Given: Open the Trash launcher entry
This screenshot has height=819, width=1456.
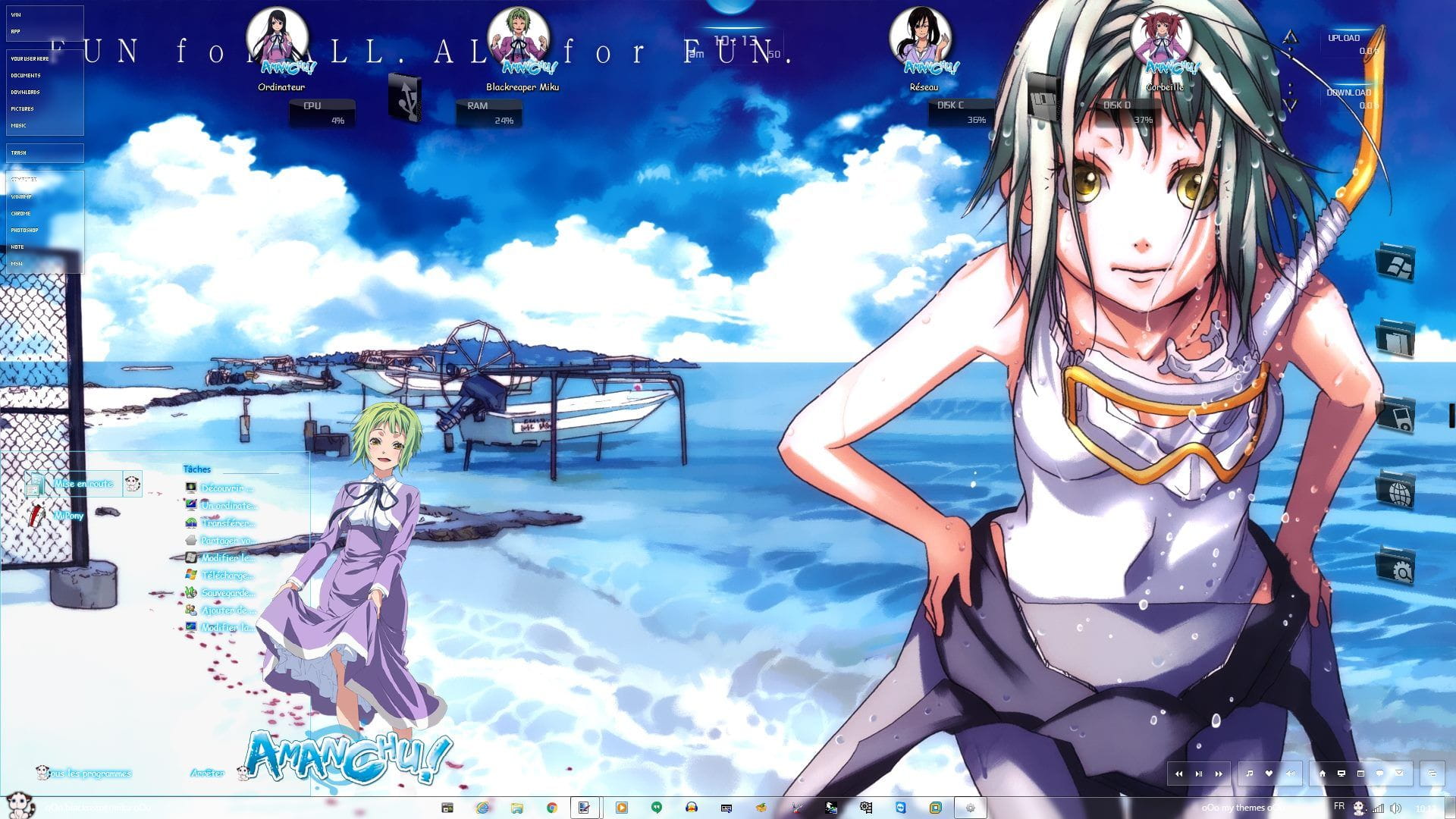Looking at the screenshot, I should click(x=19, y=153).
